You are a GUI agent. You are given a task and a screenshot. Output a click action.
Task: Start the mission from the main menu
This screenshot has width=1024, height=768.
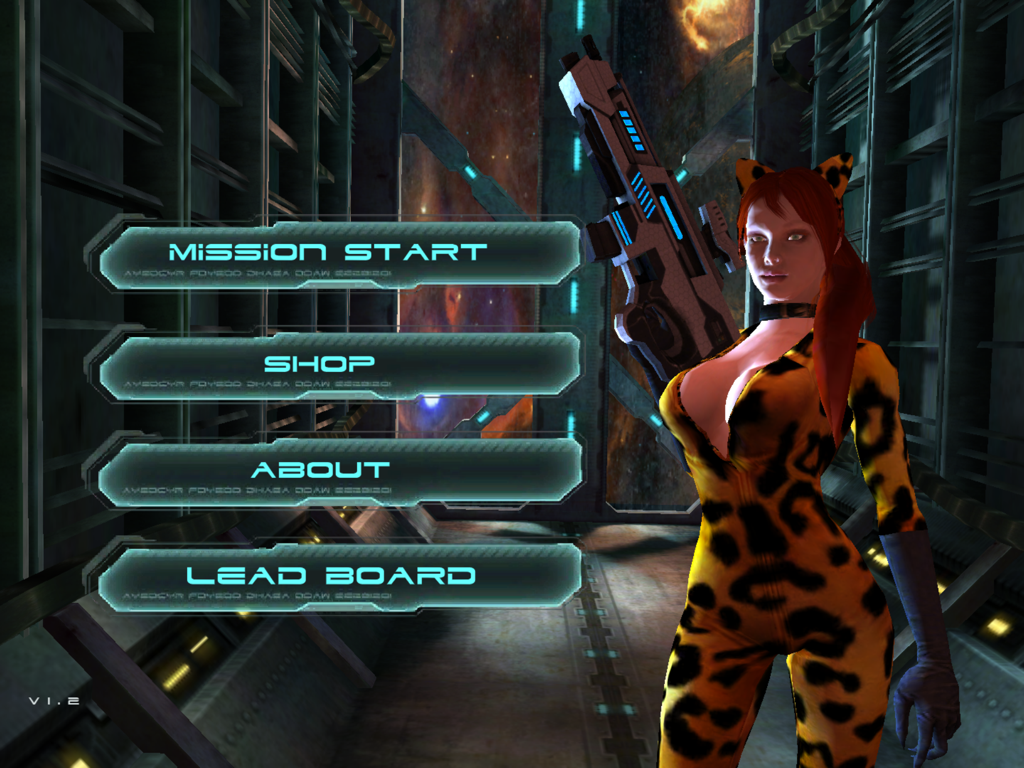click(x=330, y=254)
